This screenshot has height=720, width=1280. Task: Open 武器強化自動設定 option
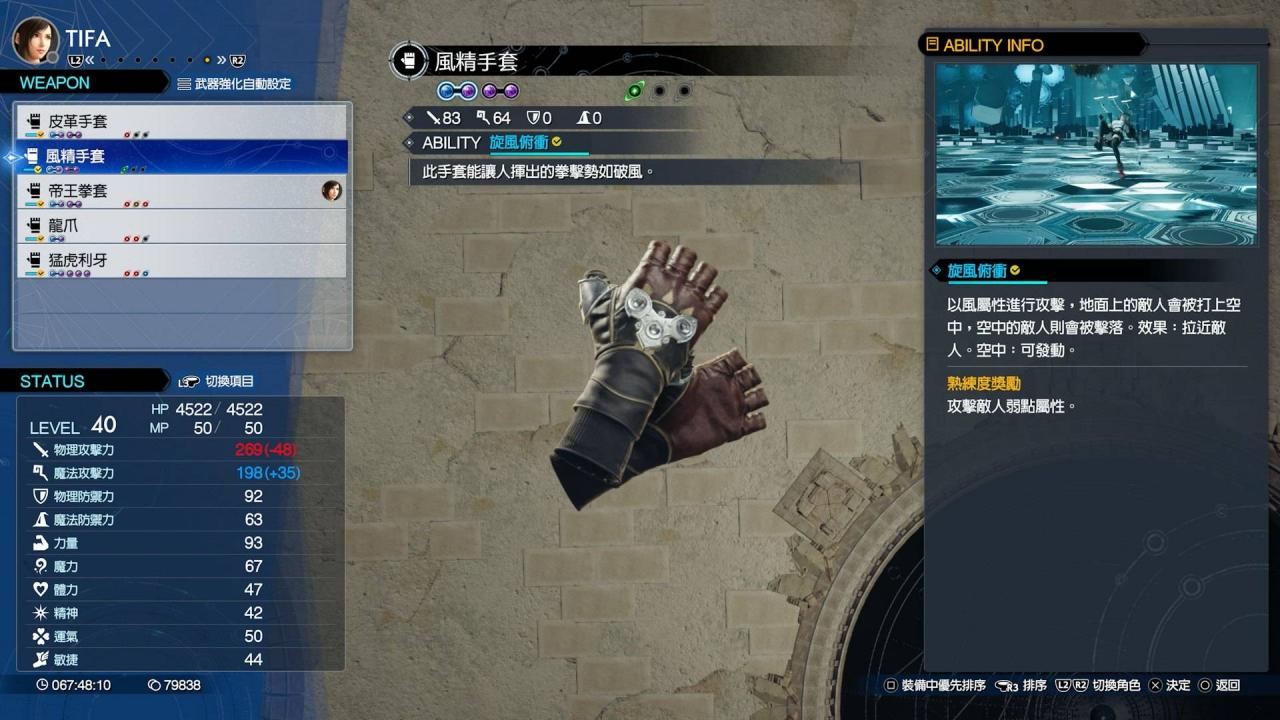click(x=234, y=84)
